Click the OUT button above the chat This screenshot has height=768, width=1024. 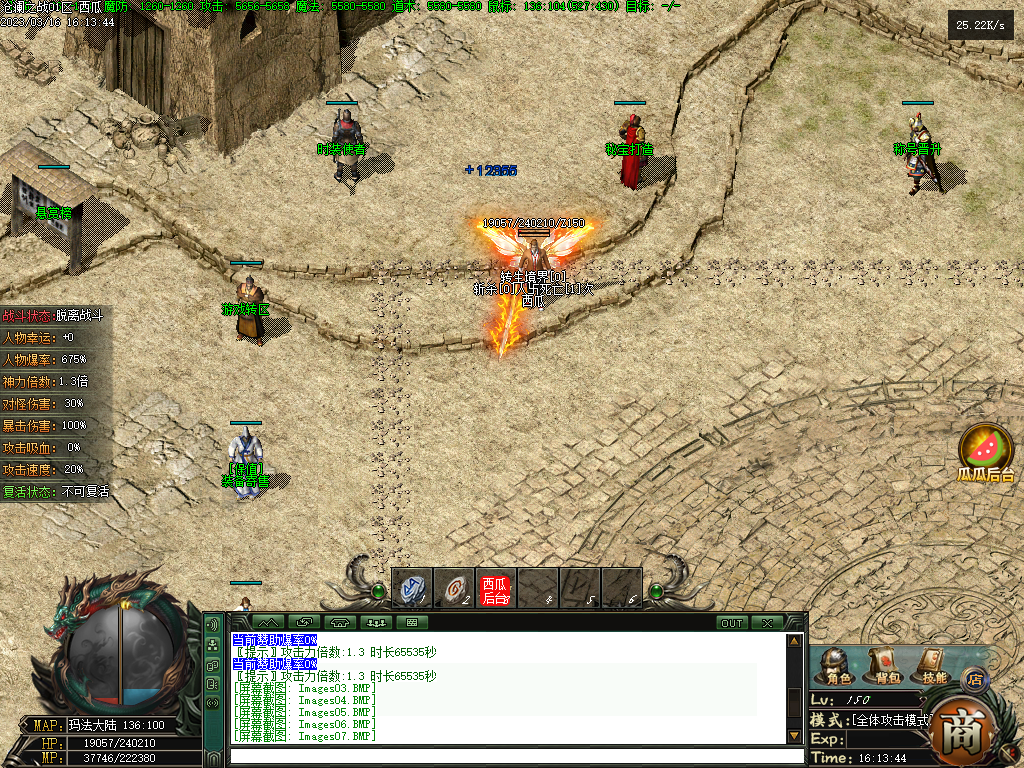coord(732,623)
